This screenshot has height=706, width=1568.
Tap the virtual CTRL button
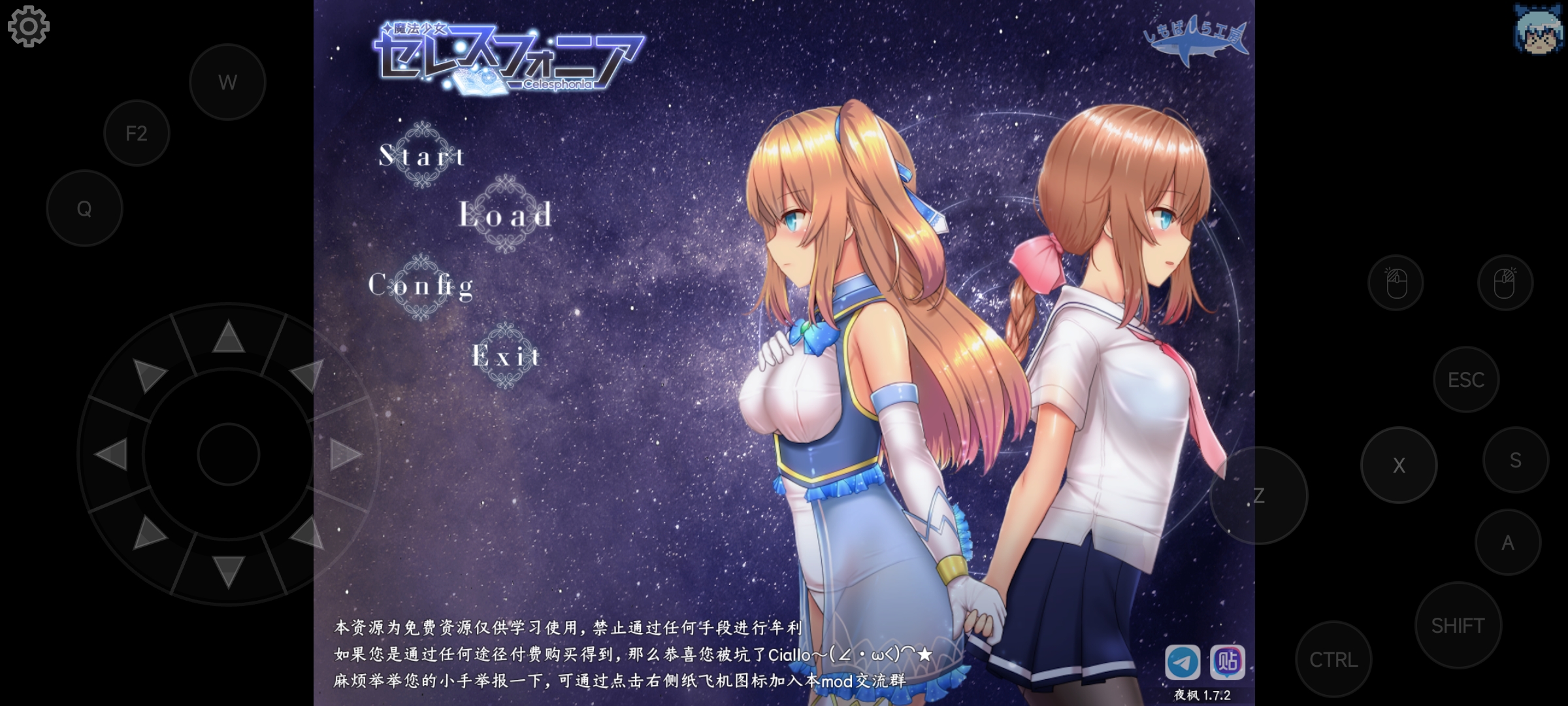pos(1333,660)
